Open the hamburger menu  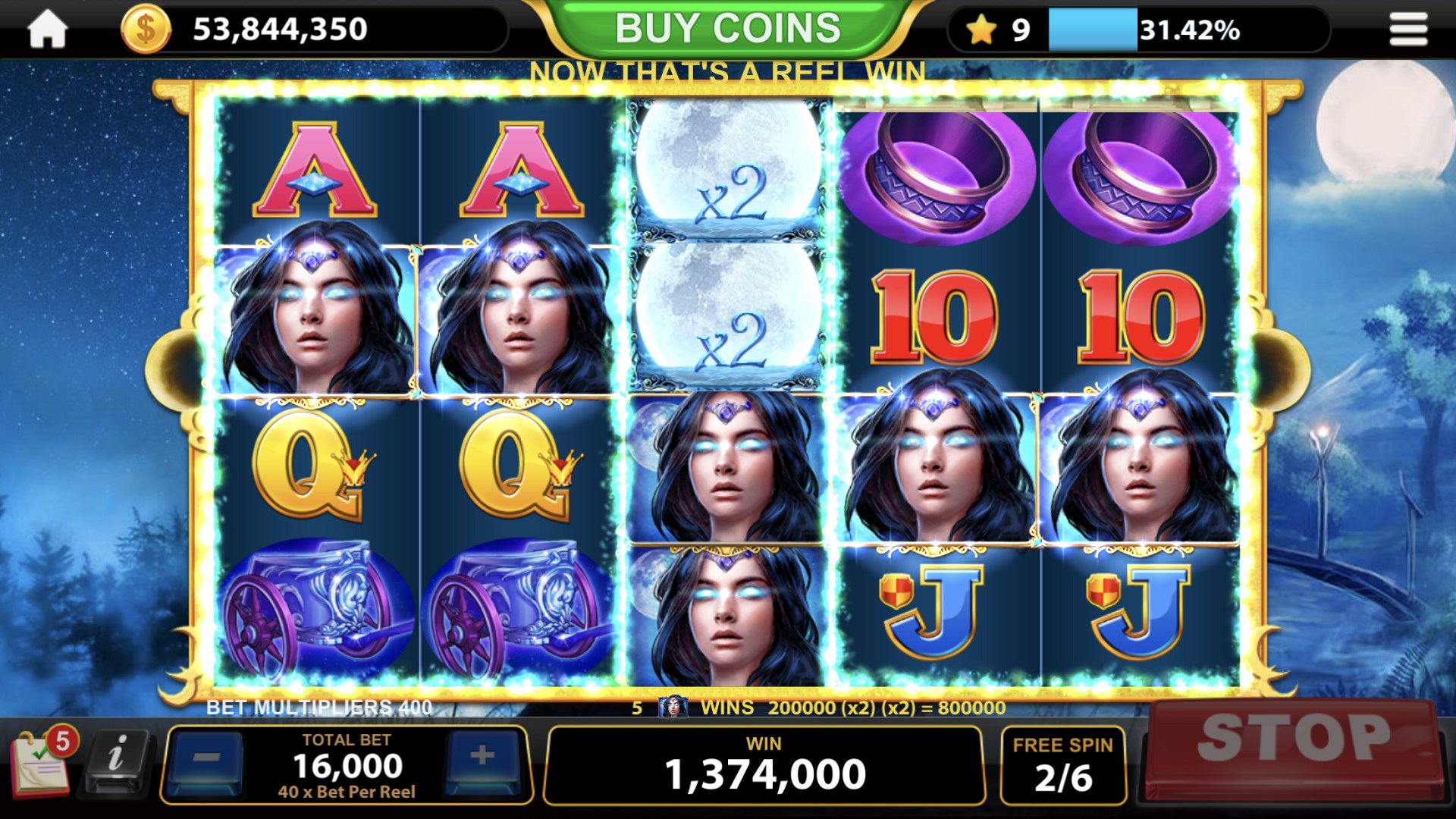[1407, 28]
